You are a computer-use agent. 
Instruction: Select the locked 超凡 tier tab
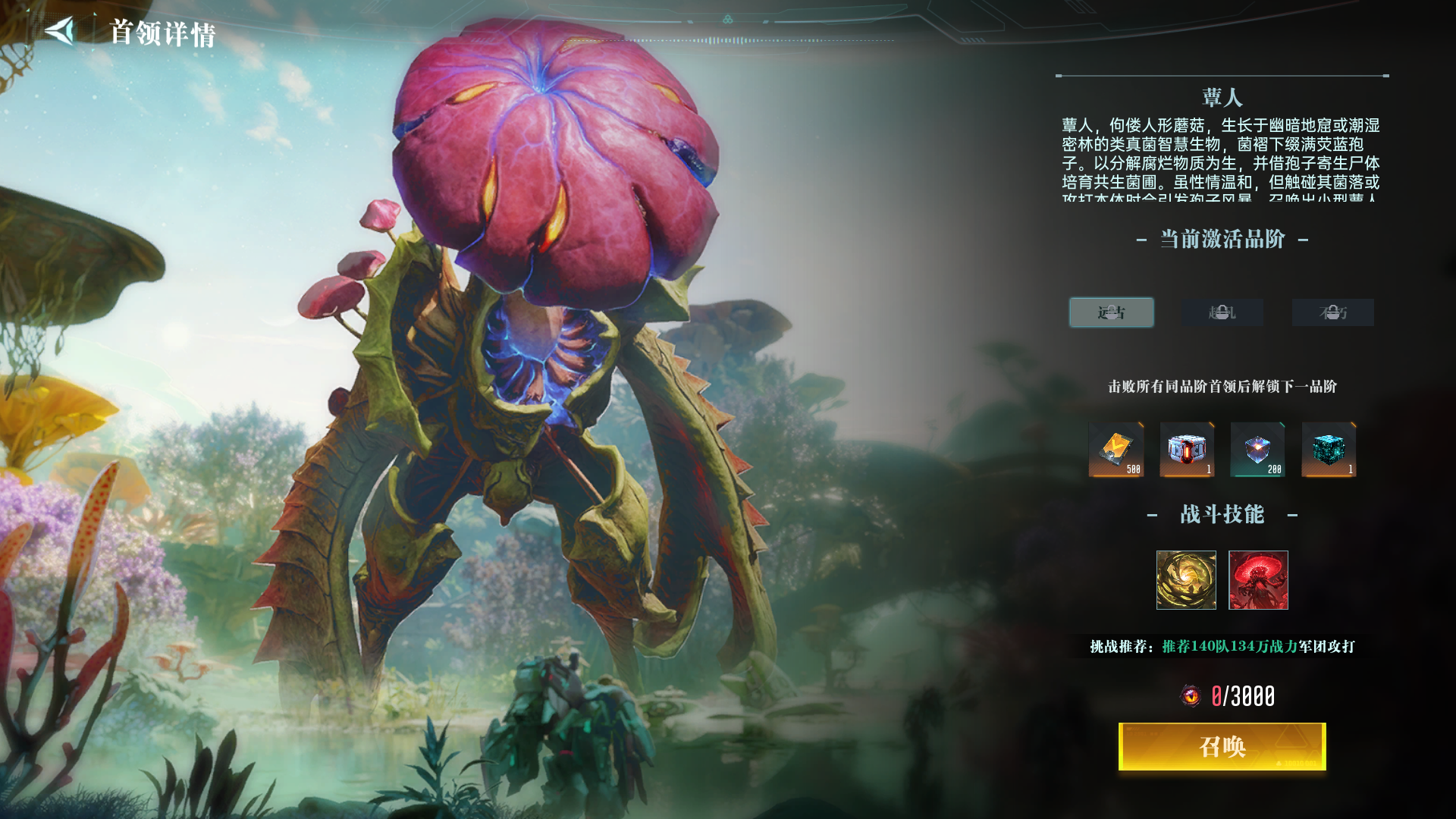1222,312
